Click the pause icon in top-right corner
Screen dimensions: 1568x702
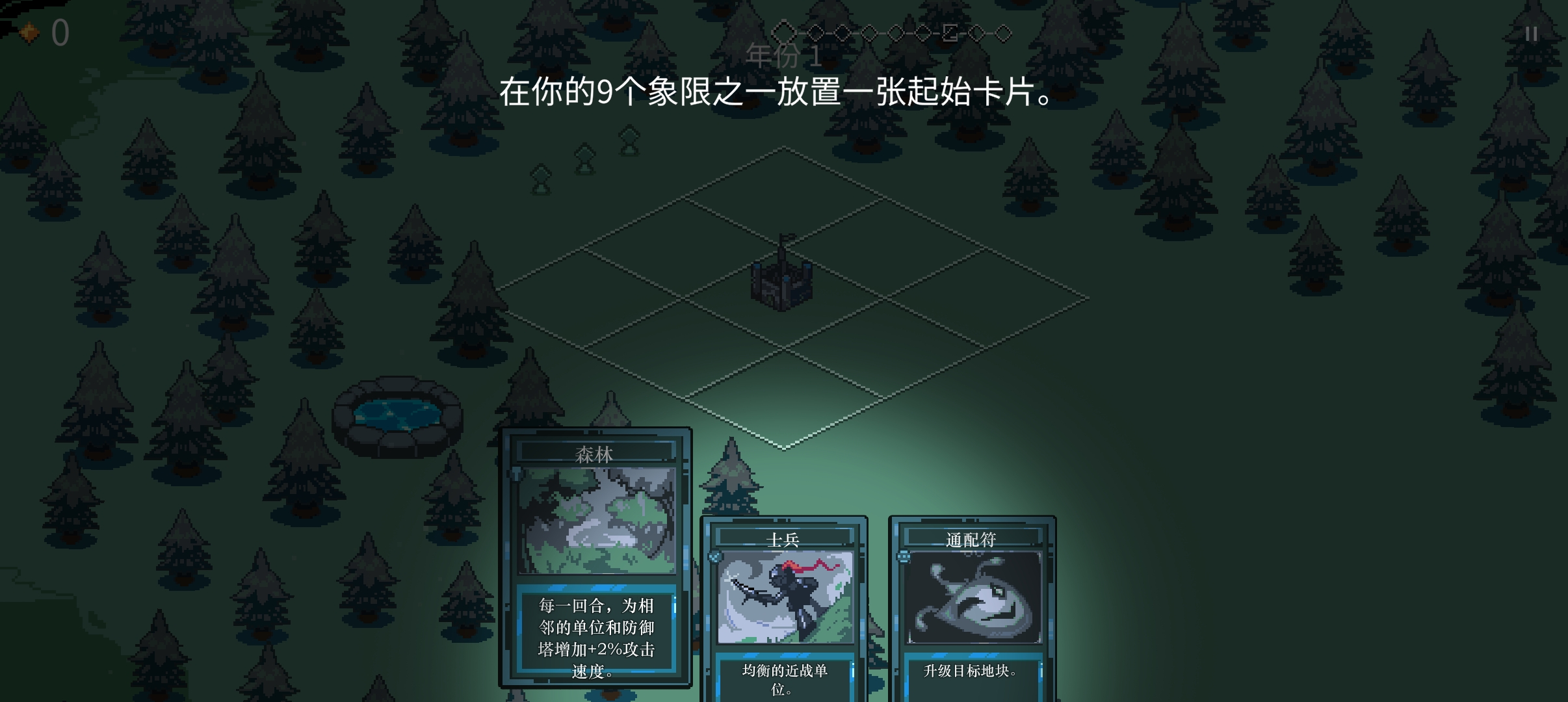[x=1532, y=34]
